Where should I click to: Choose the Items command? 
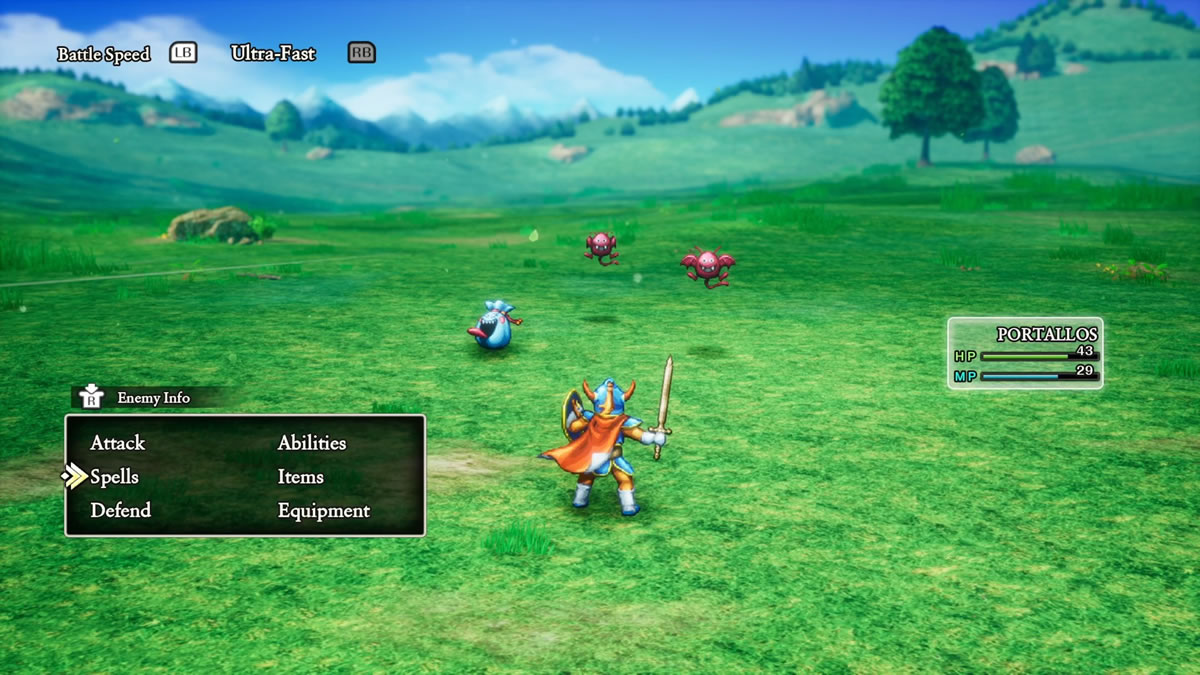[x=300, y=477]
